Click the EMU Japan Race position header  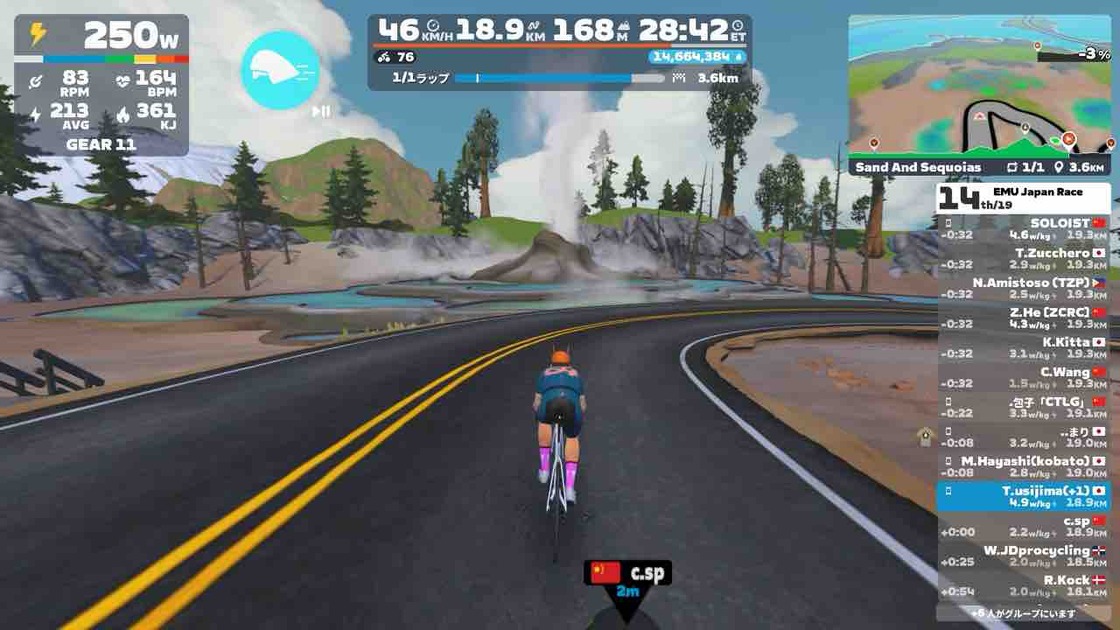(1023, 197)
